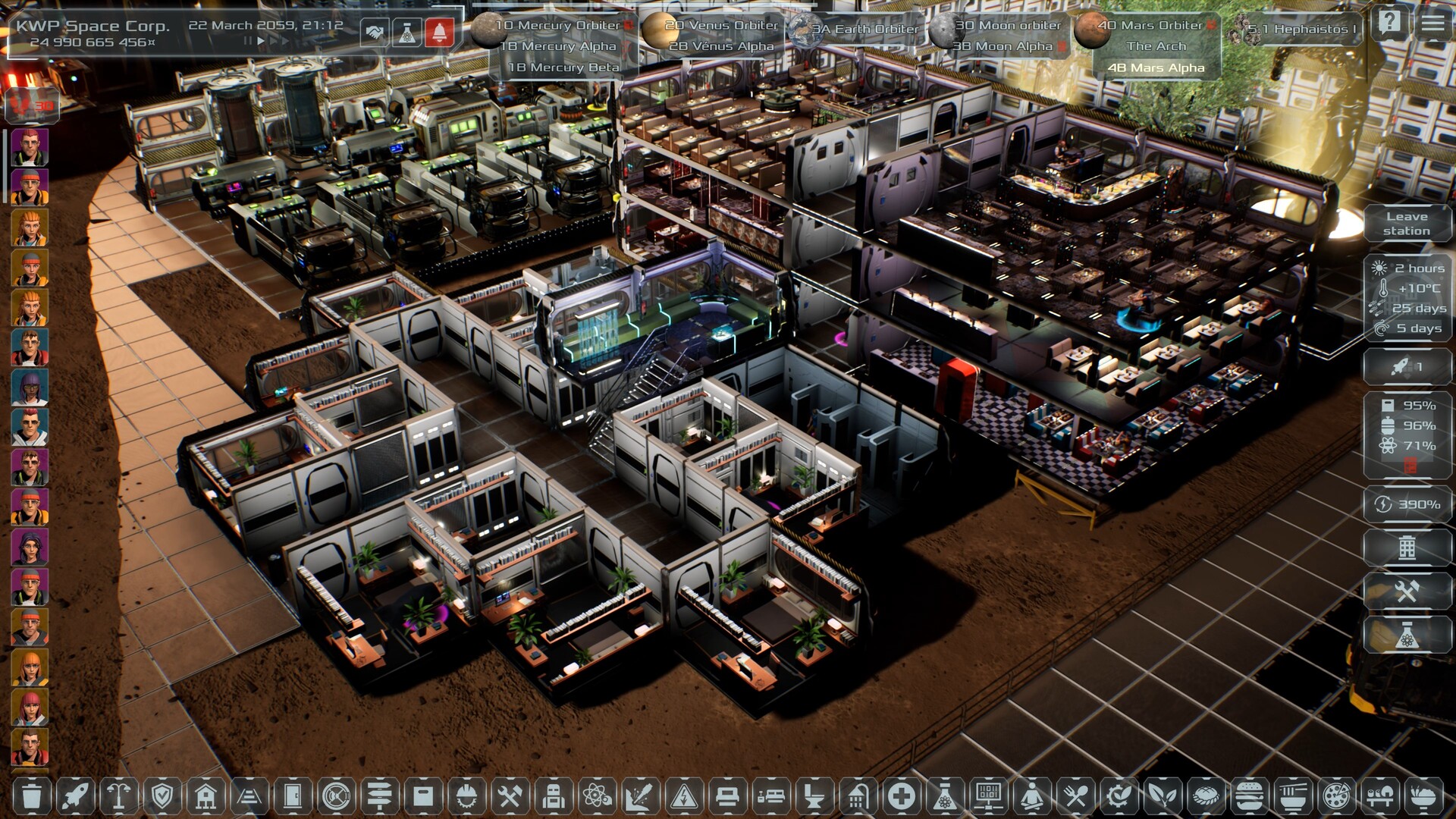
Task: Select the pizza restaurant build category
Action: [x=1334, y=796]
